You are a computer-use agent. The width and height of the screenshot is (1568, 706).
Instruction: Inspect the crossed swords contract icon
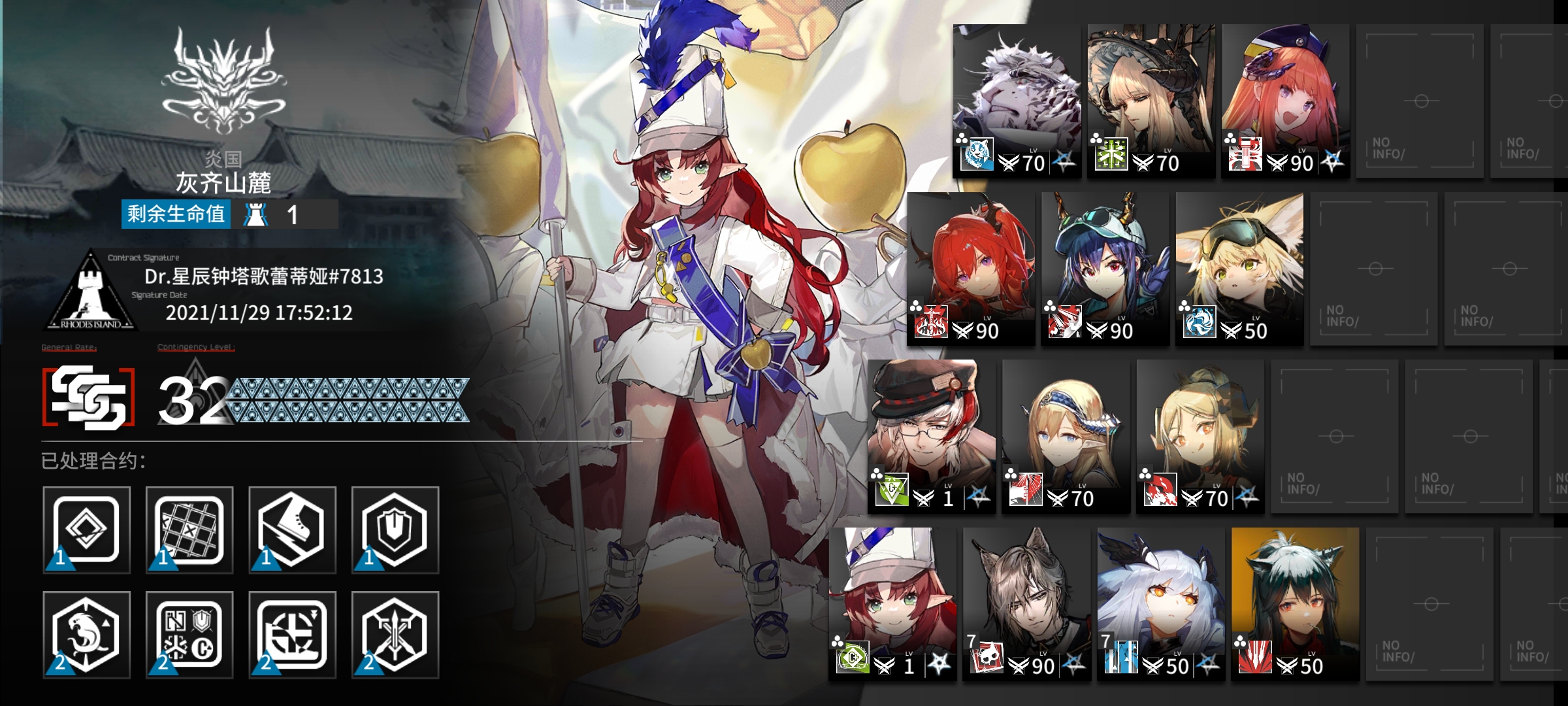[395, 635]
